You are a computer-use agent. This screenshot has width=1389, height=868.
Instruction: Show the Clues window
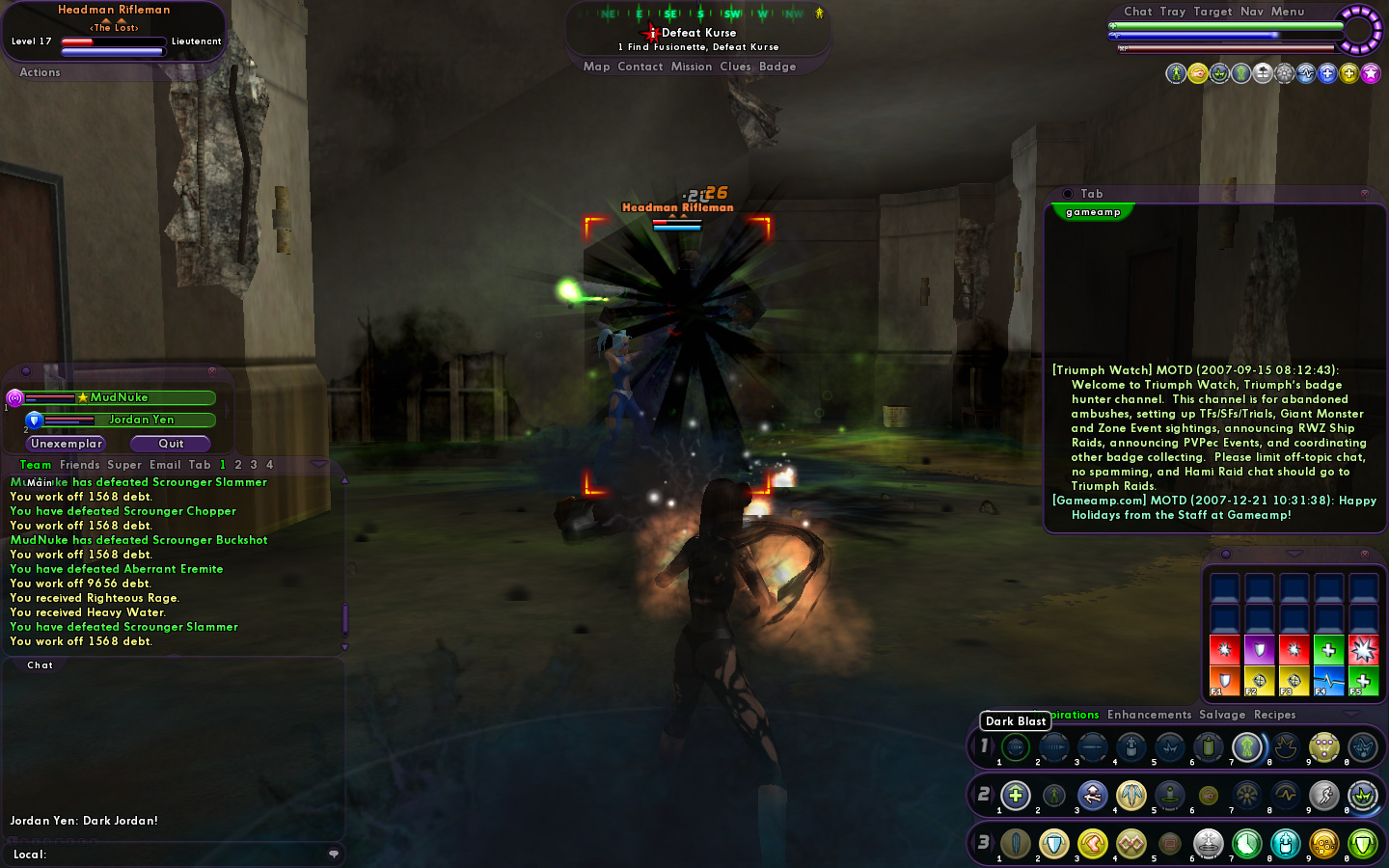[x=734, y=67]
